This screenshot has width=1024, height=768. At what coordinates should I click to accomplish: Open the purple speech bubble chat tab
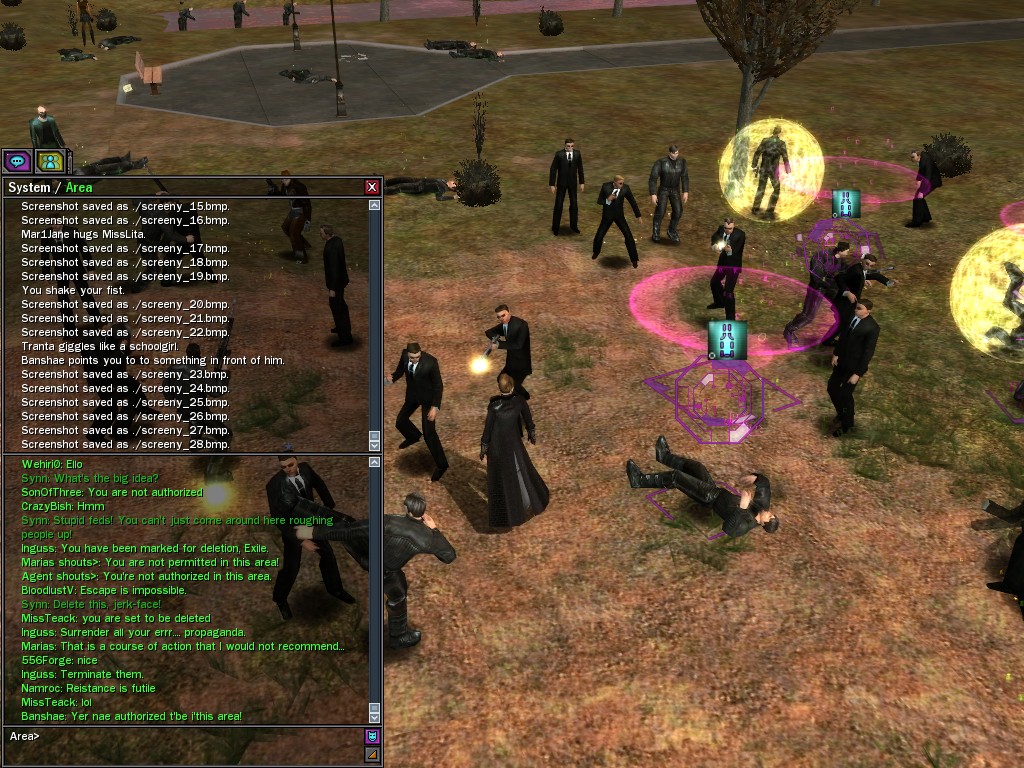coord(17,160)
